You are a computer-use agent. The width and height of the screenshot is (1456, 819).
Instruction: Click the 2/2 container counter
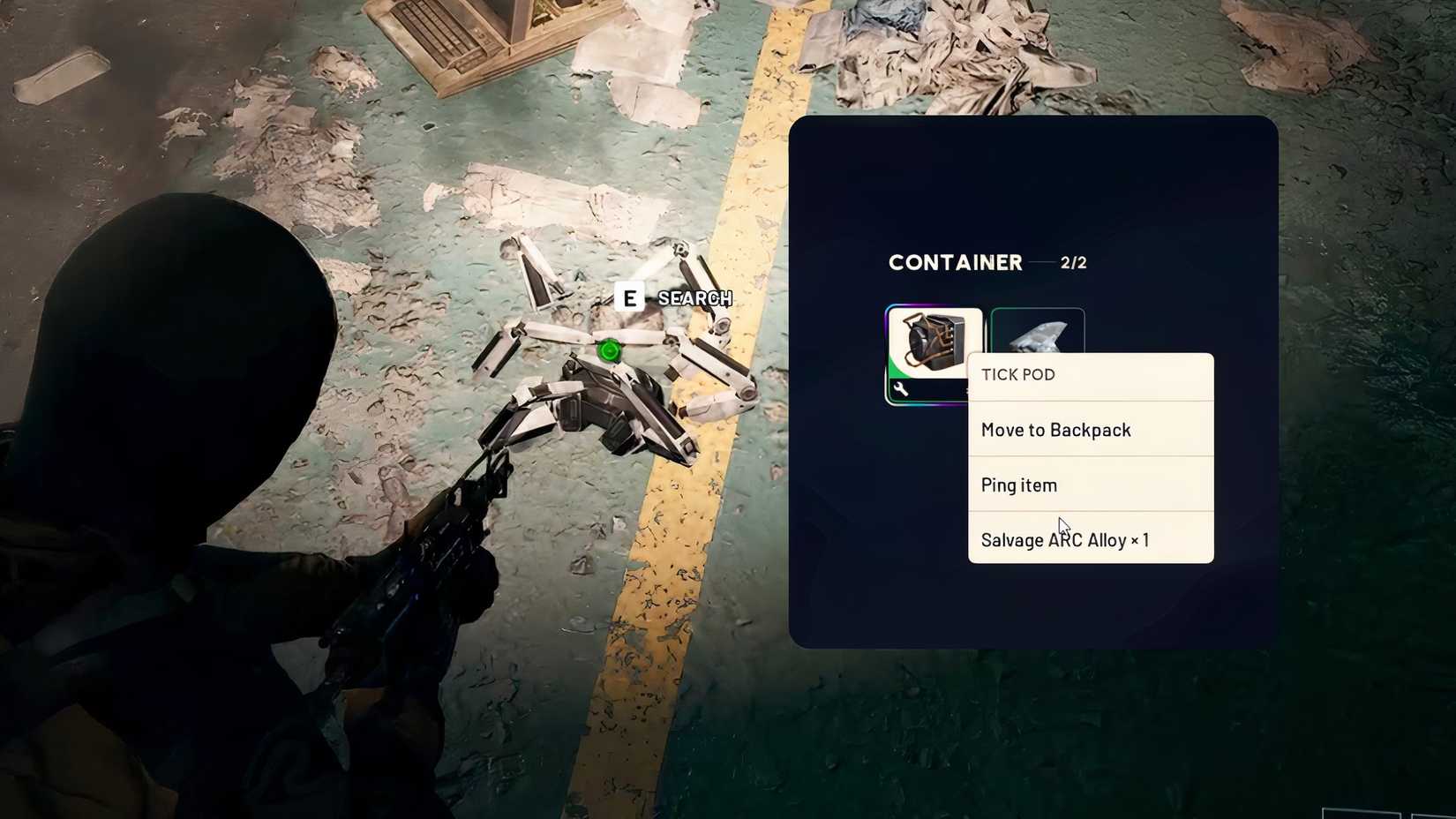click(1073, 262)
